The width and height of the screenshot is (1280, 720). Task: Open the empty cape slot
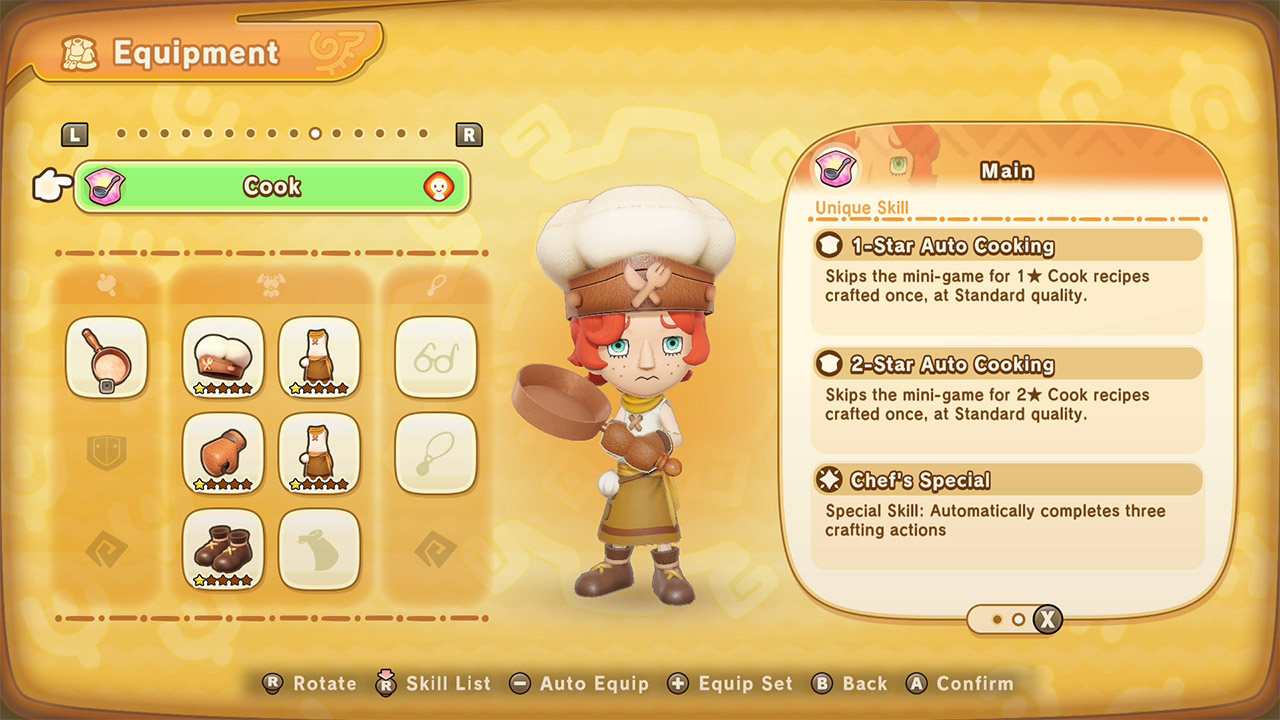point(319,549)
